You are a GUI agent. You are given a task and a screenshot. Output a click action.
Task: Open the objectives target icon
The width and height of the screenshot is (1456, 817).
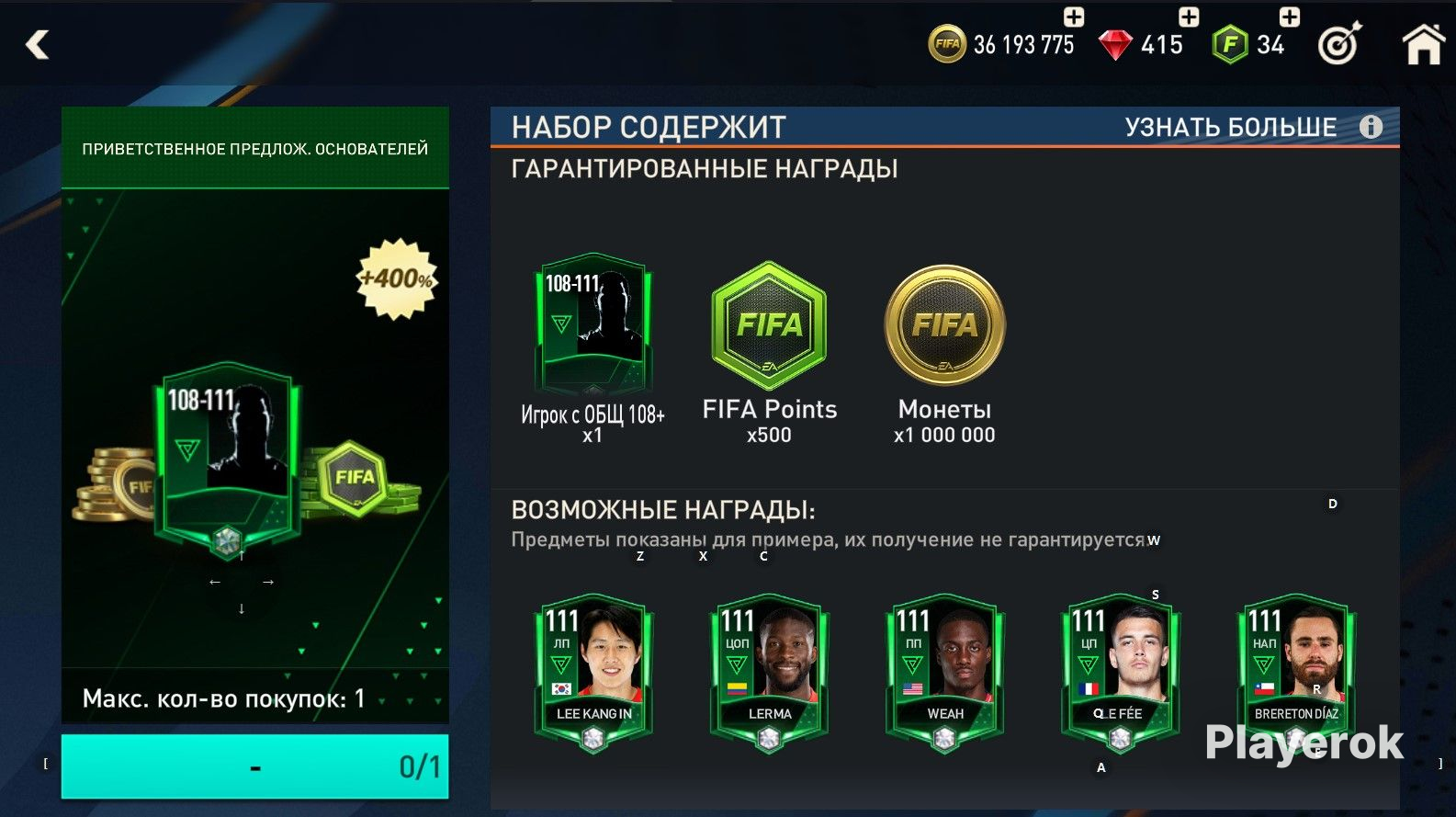click(x=1337, y=42)
